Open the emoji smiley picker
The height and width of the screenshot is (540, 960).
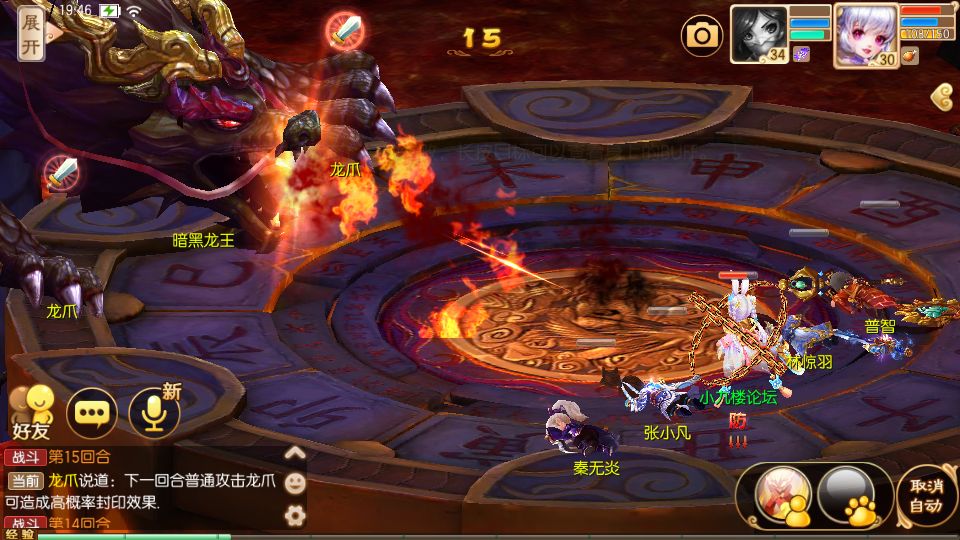tap(295, 483)
